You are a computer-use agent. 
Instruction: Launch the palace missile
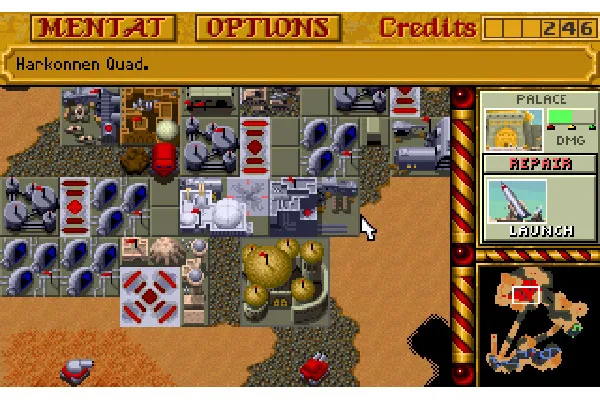[526, 207]
